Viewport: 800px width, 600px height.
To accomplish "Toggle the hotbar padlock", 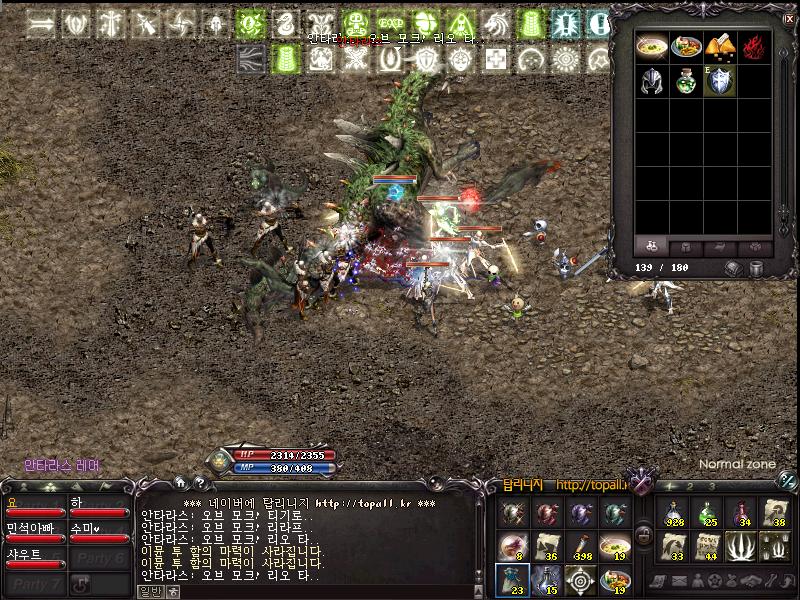I will click(645, 533).
